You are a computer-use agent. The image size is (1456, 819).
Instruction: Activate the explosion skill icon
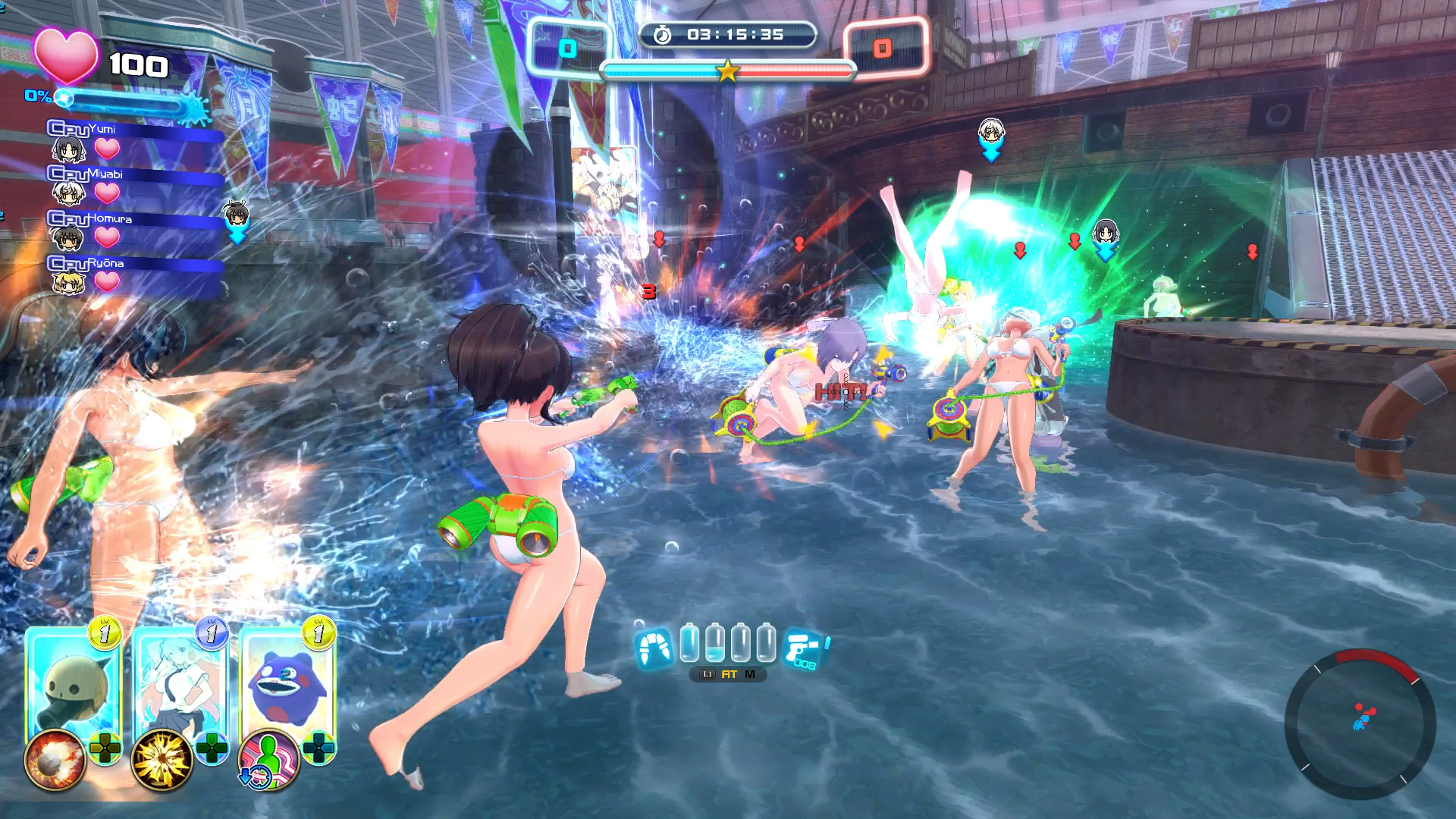click(x=55, y=760)
